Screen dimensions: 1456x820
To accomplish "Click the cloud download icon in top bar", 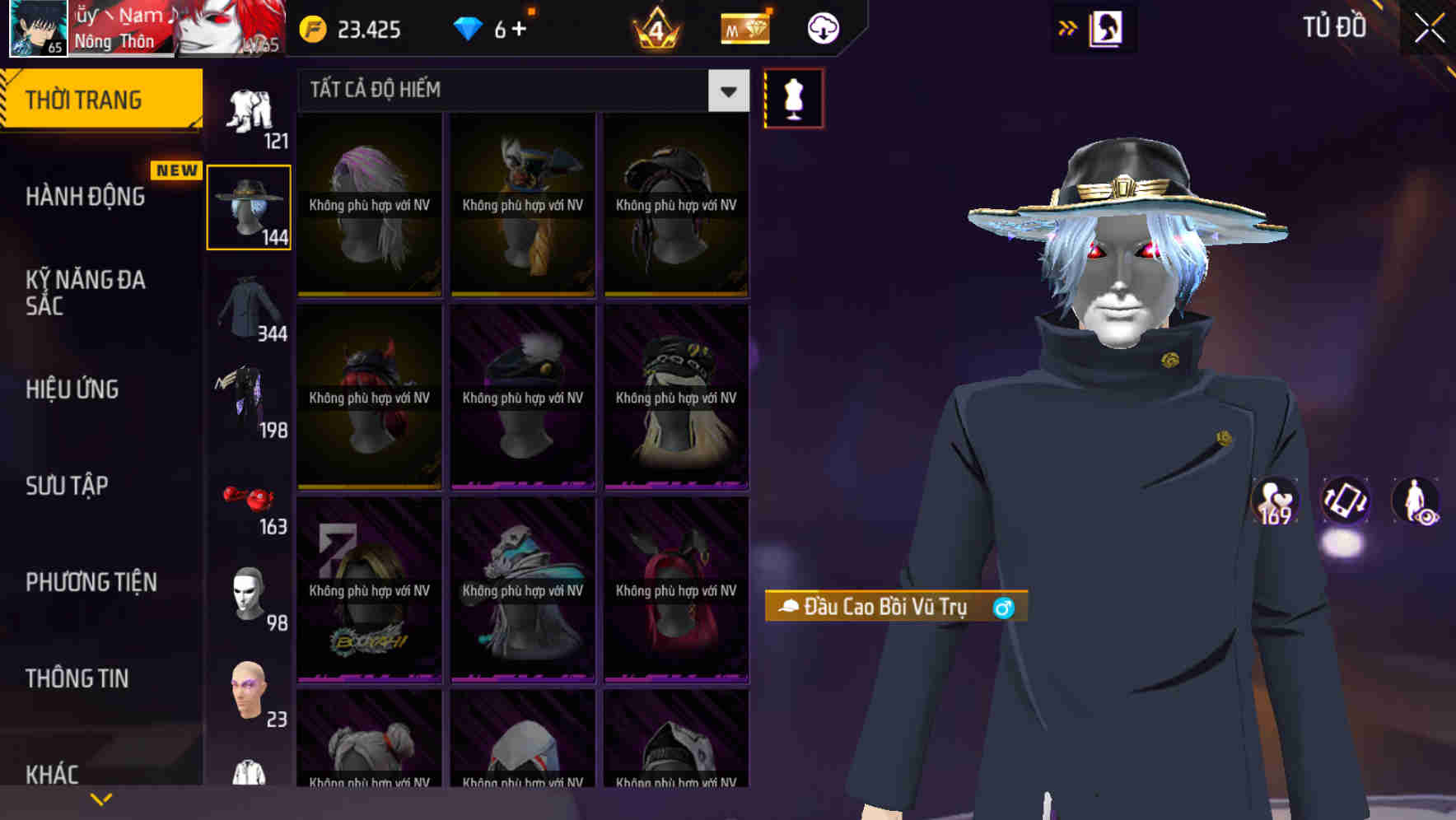I will tap(824, 27).
